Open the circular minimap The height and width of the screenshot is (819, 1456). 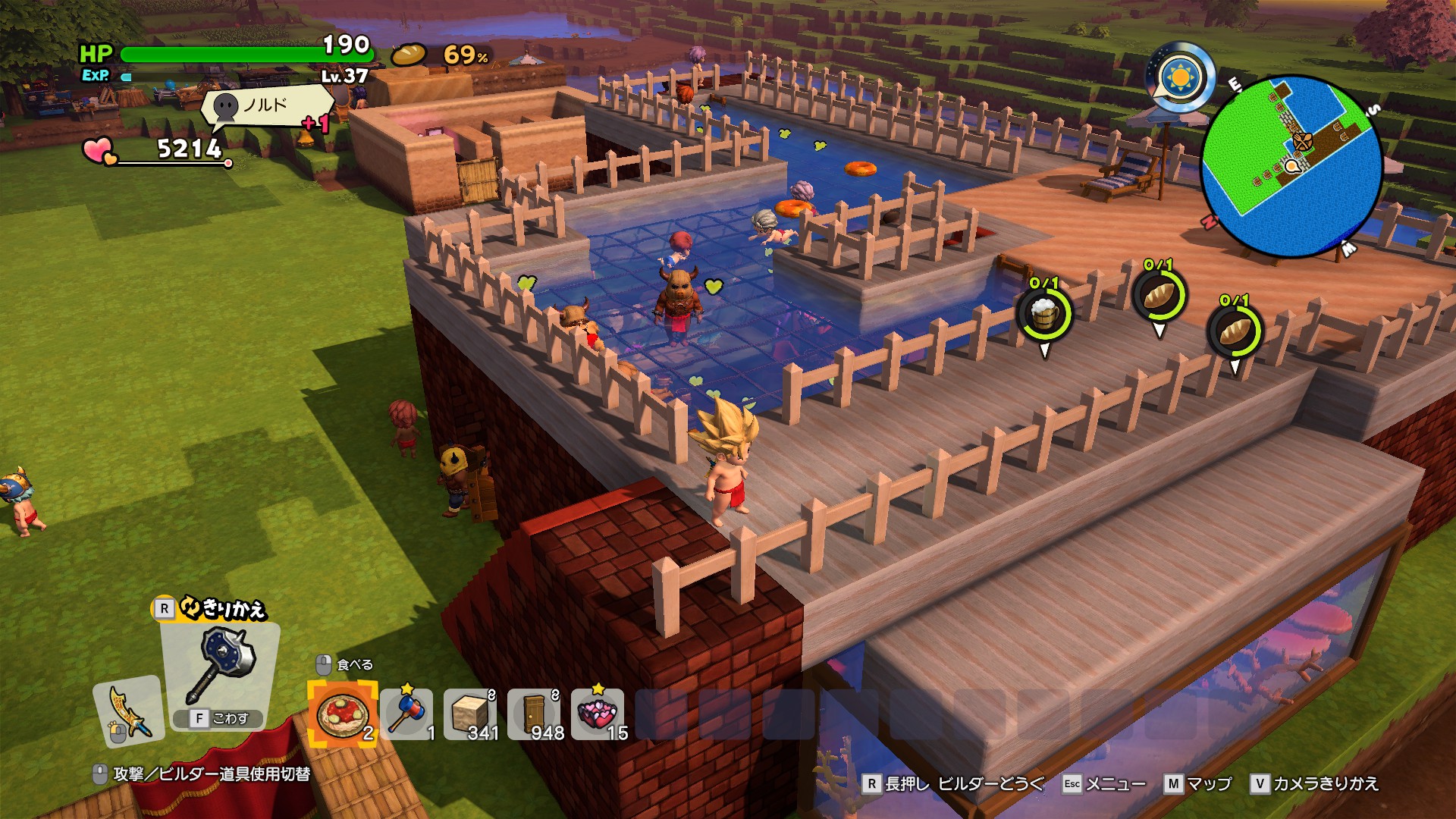tap(1291, 167)
